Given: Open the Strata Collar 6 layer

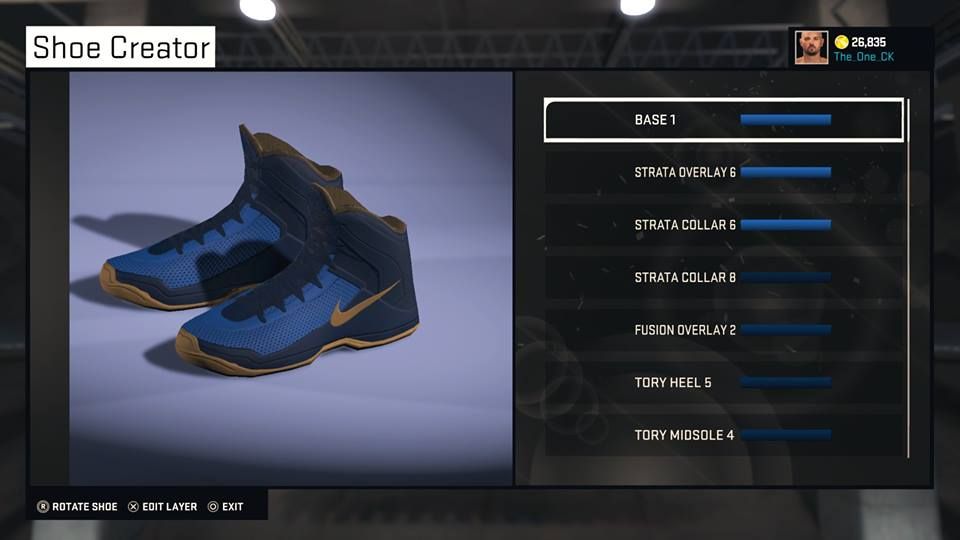Looking at the screenshot, I should pos(723,225).
